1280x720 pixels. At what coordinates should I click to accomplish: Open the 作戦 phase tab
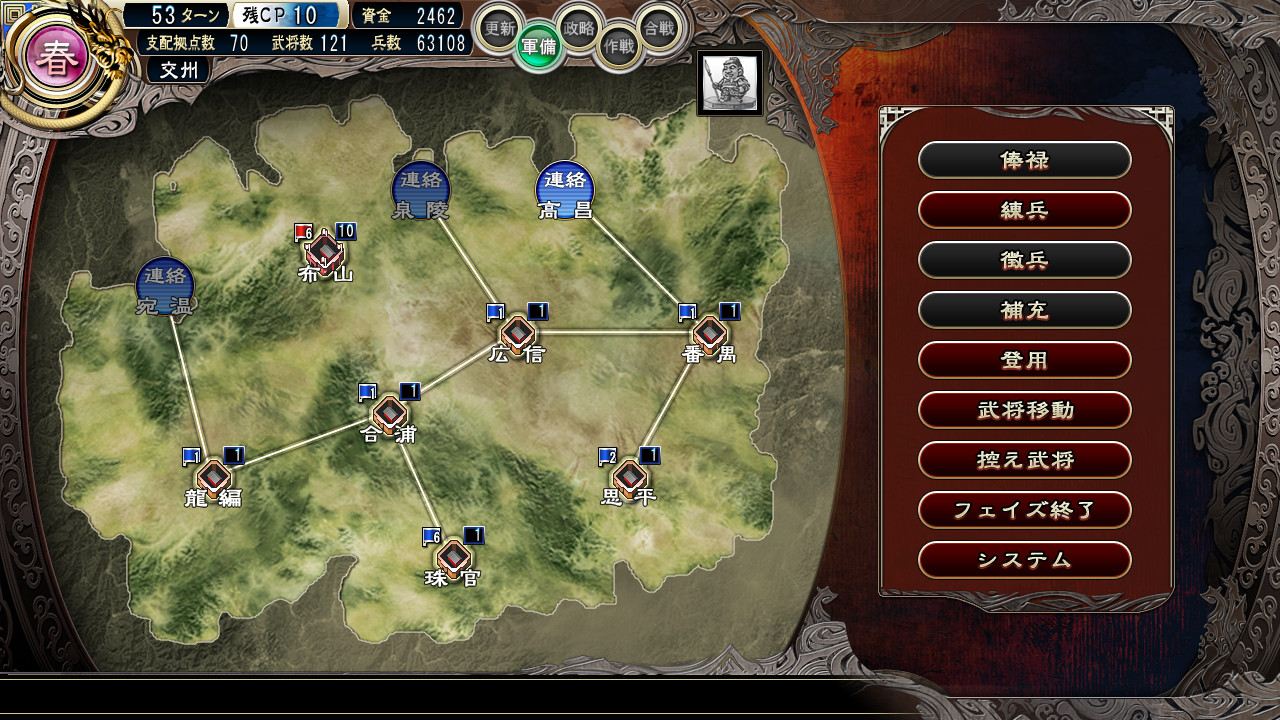[x=619, y=47]
